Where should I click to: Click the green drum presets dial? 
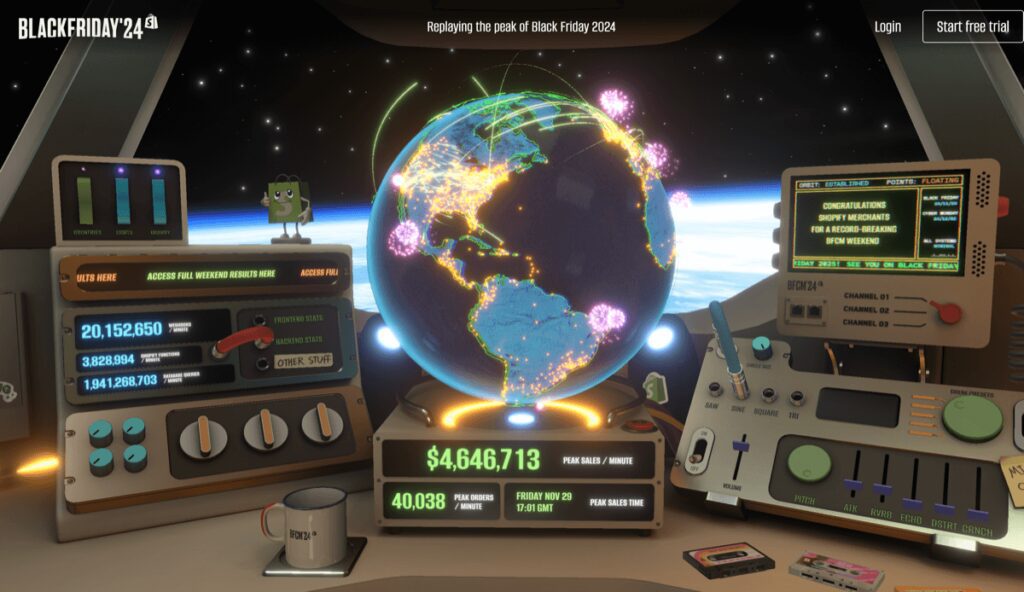click(971, 419)
